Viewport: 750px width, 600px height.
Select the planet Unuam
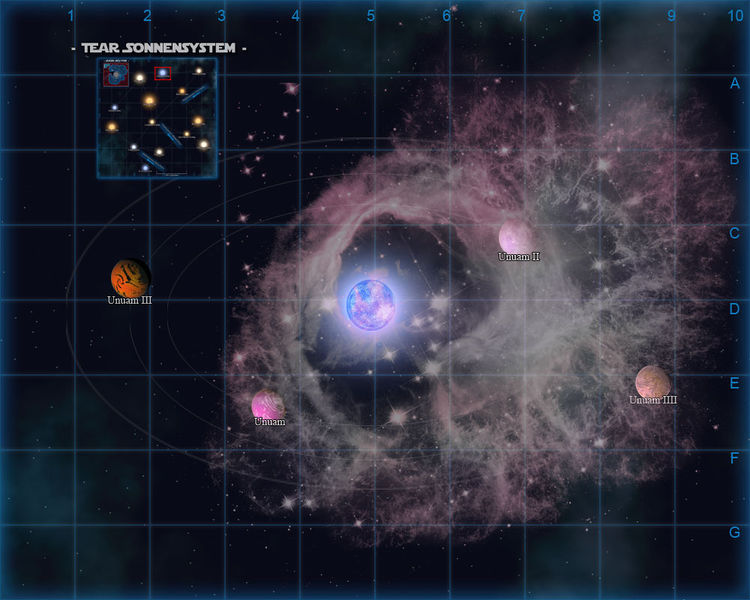point(268,404)
